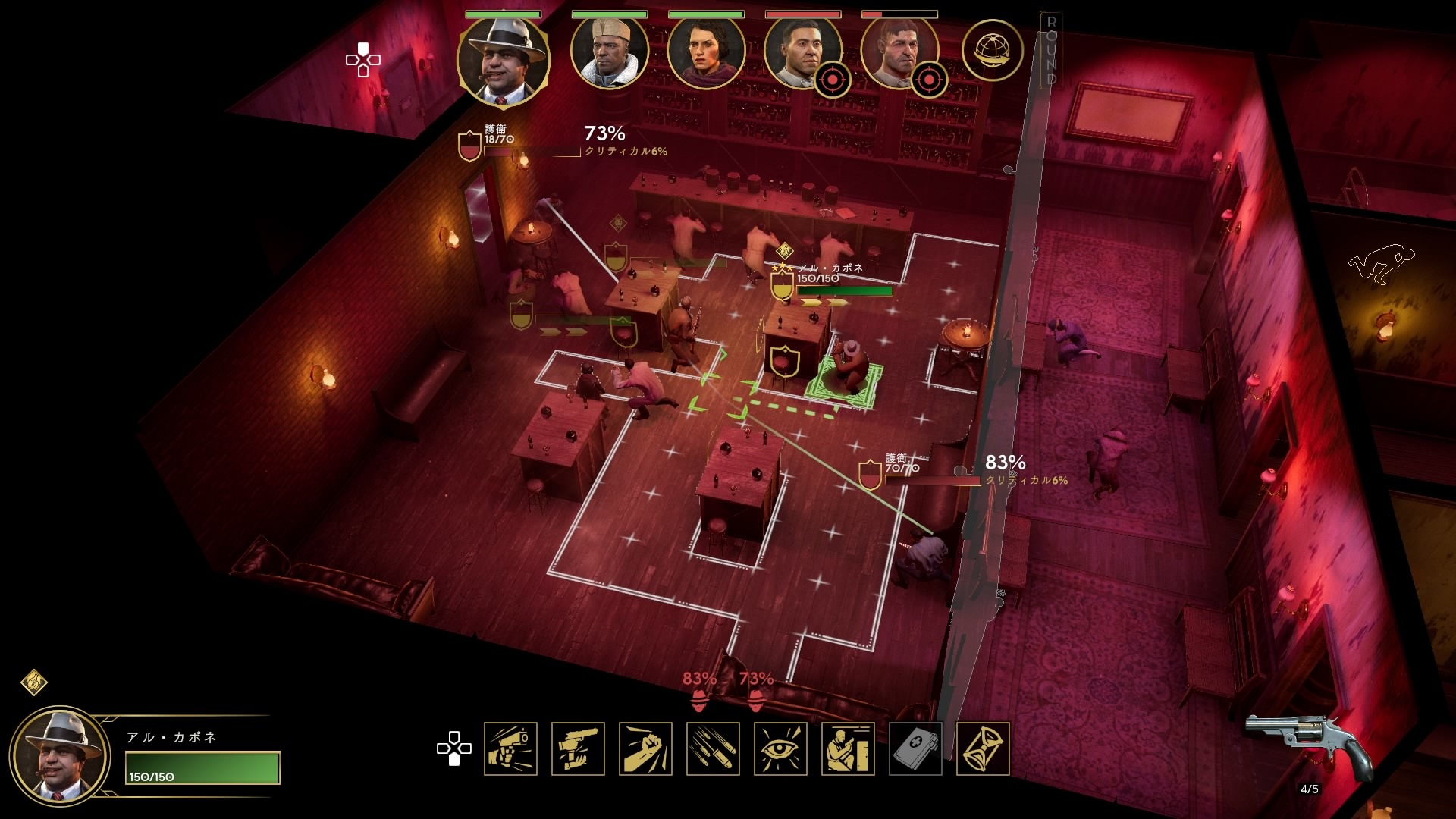1456x819 pixels.
Task: Activate the fist melee attack
Action: point(645,748)
